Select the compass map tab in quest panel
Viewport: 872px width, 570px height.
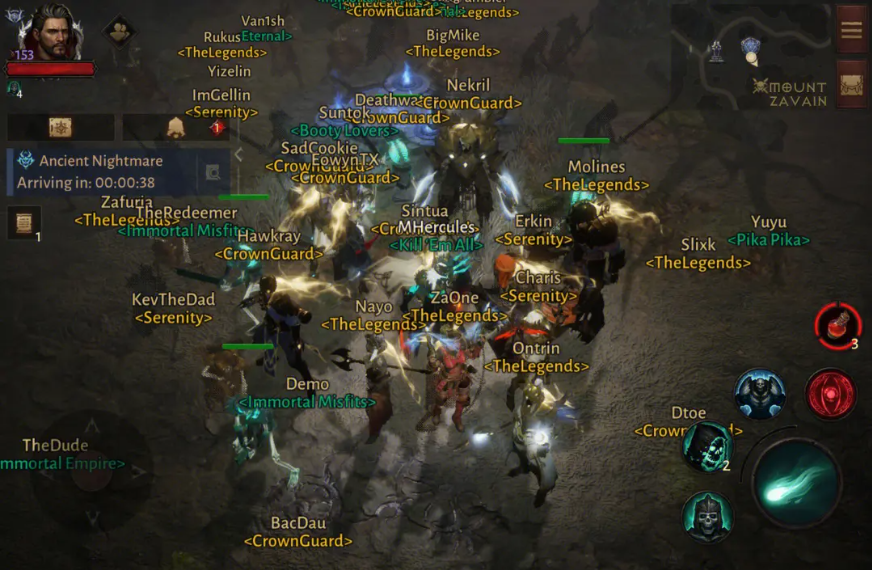pos(60,127)
